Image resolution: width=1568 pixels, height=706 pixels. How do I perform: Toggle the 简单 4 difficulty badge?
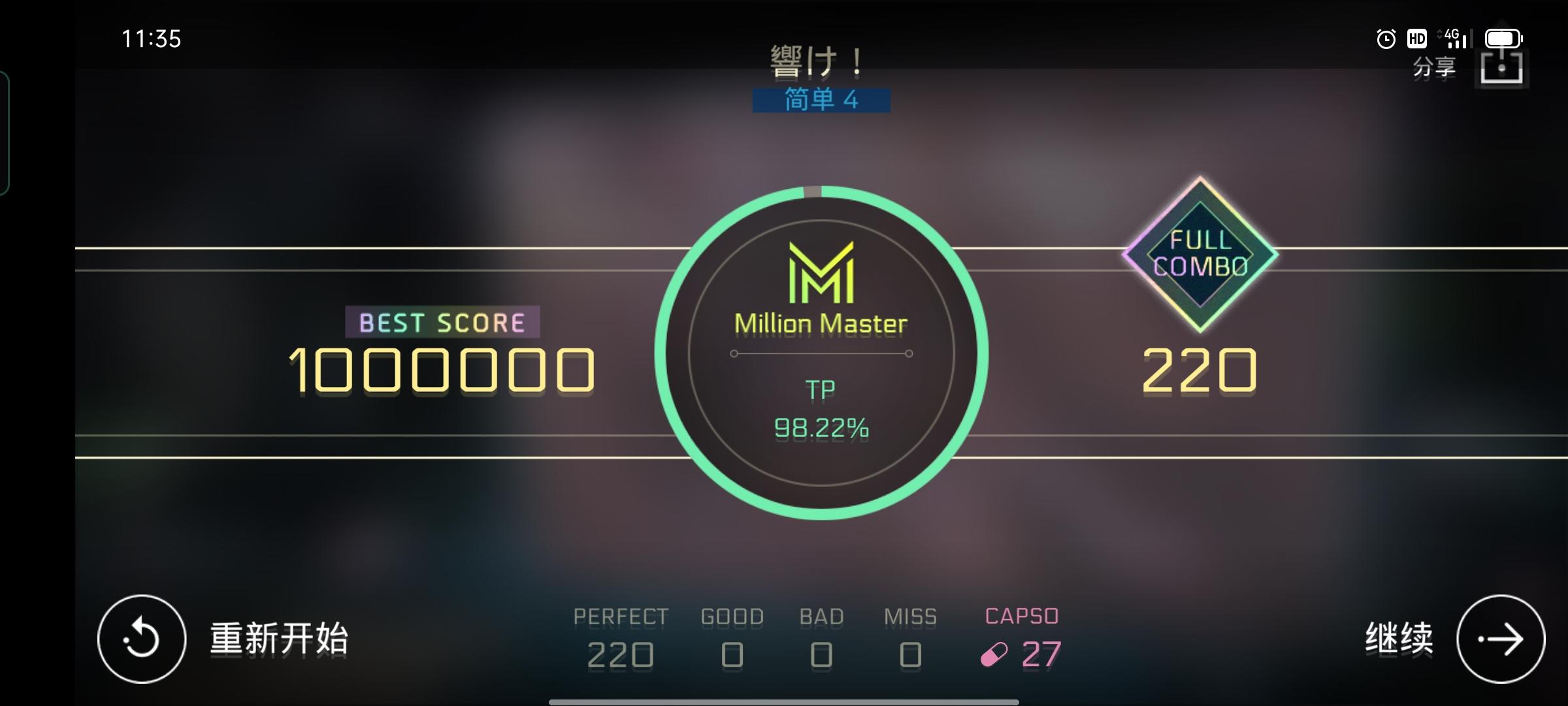click(x=821, y=99)
